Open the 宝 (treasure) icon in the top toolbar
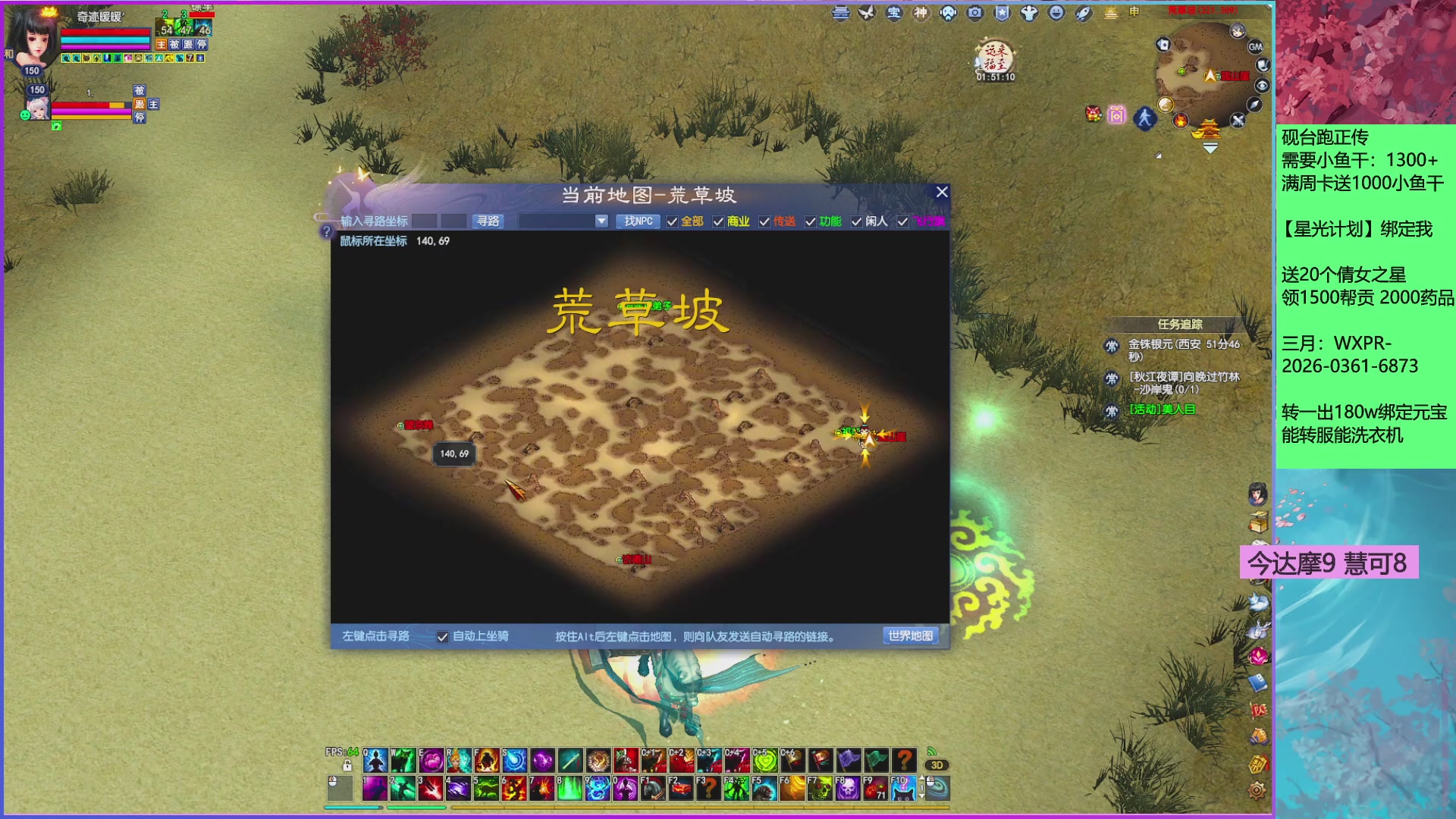The width and height of the screenshot is (1456, 819). point(894,13)
